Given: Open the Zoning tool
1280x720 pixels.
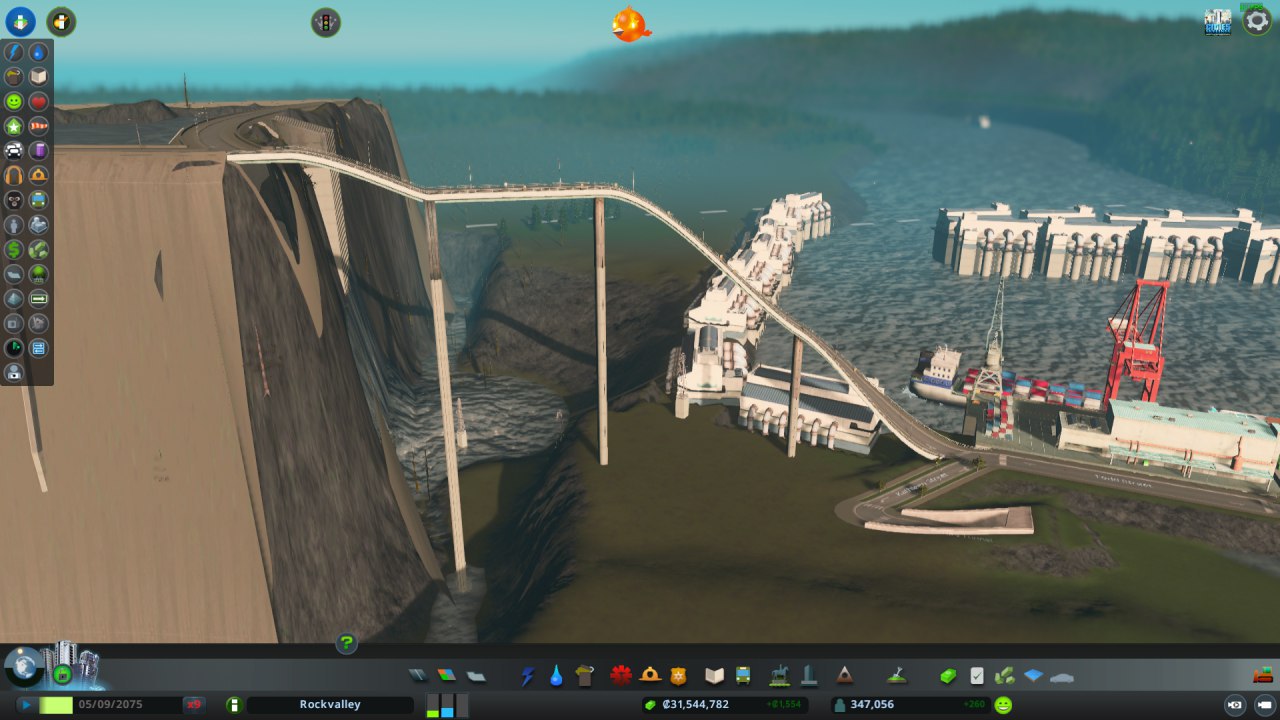Looking at the screenshot, I should (446, 676).
